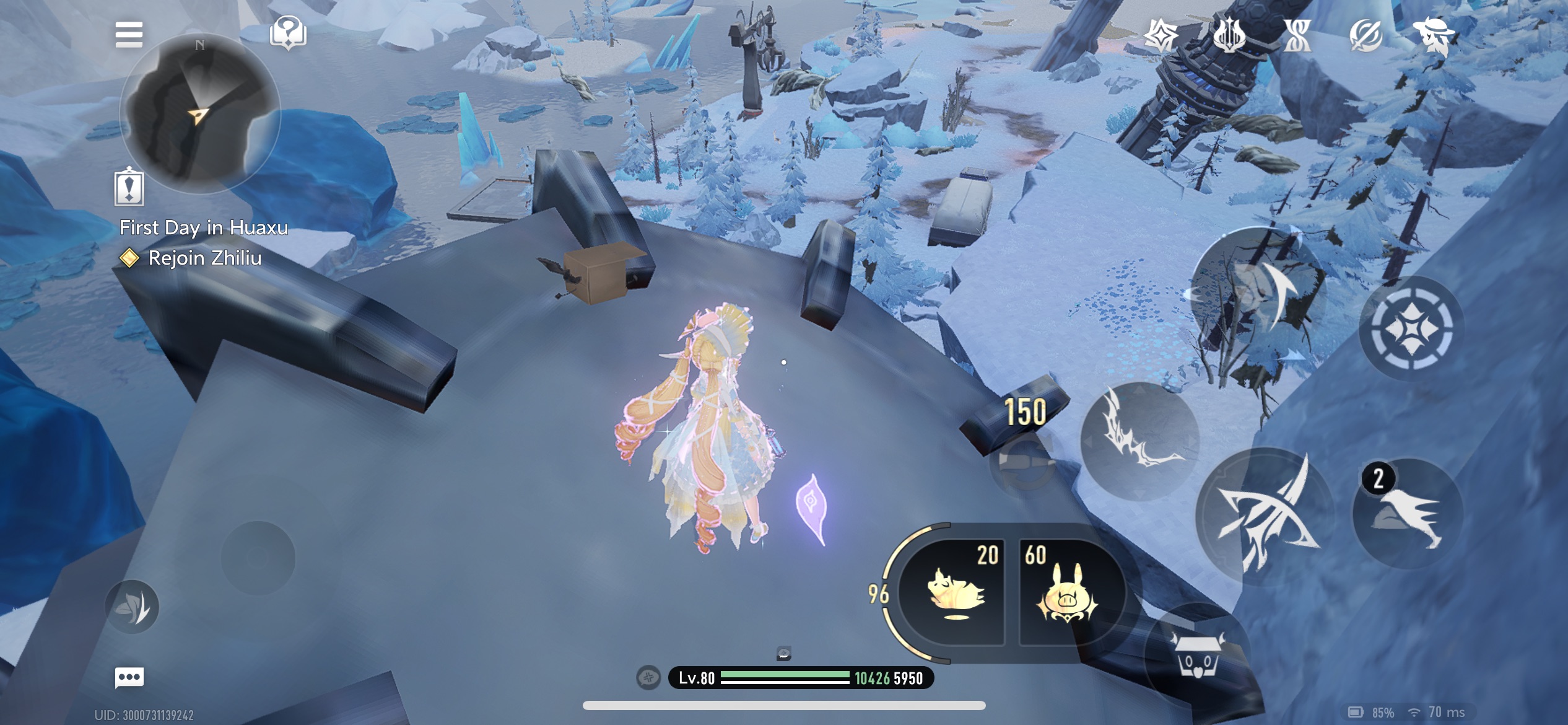Use the dash button with counter 2
Image resolution: width=1568 pixels, height=725 pixels.
1408,514
